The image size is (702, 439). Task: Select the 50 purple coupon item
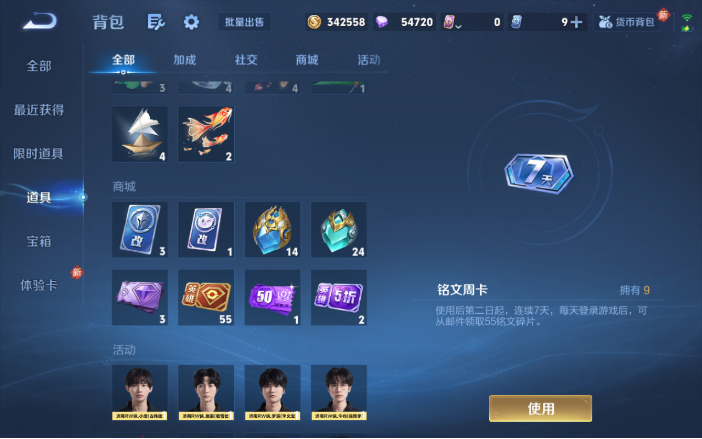point(272,297)
